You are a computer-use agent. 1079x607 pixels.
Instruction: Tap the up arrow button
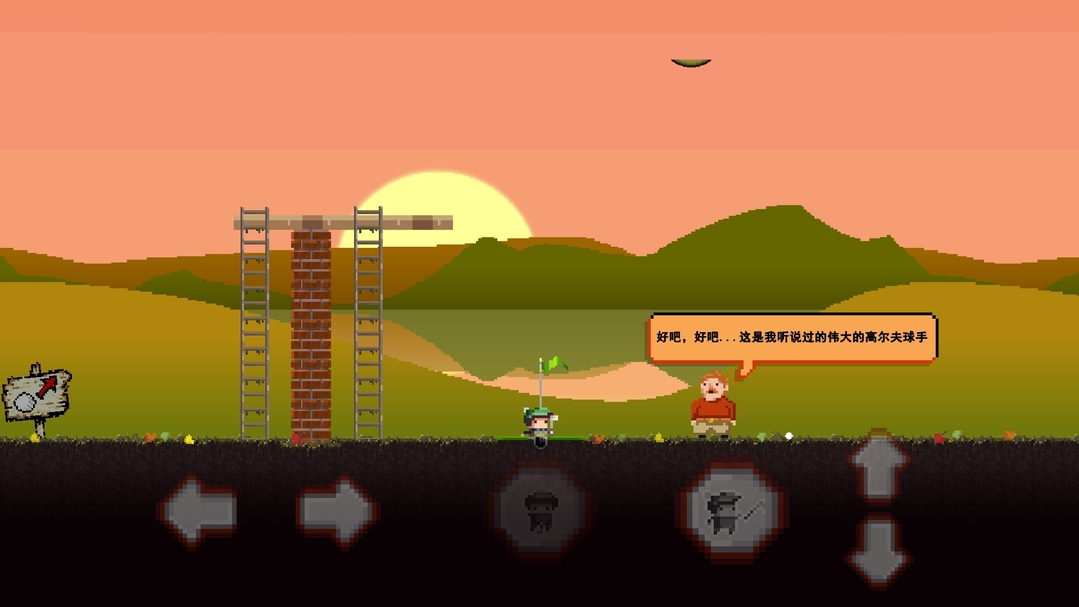pos(878,468)
